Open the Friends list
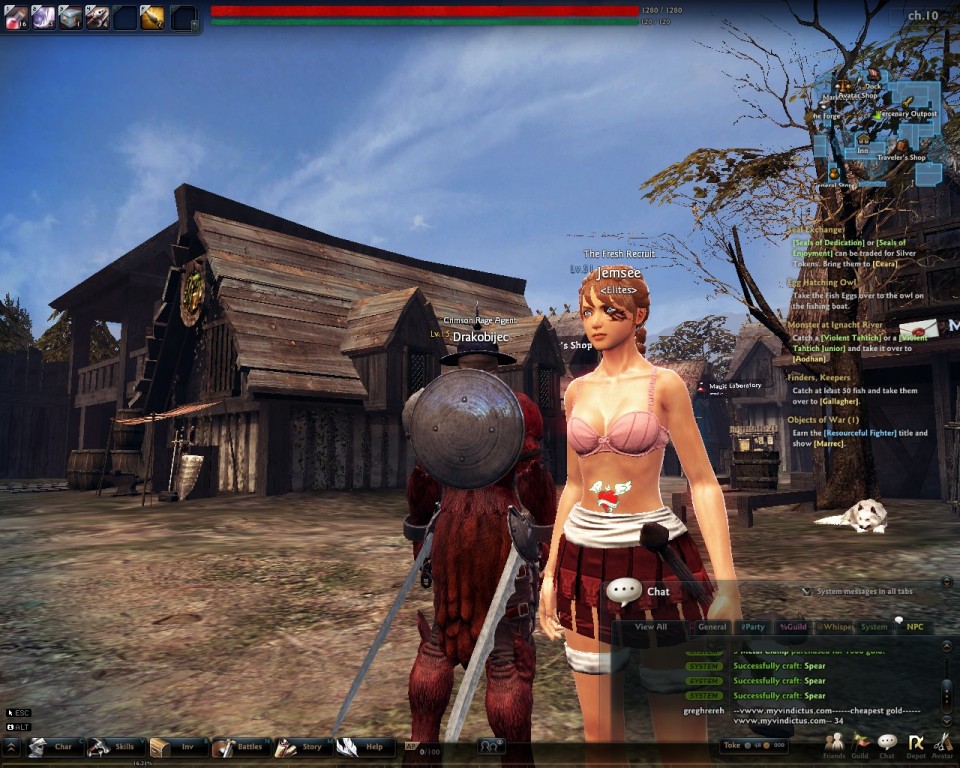 tap(833, 744)
